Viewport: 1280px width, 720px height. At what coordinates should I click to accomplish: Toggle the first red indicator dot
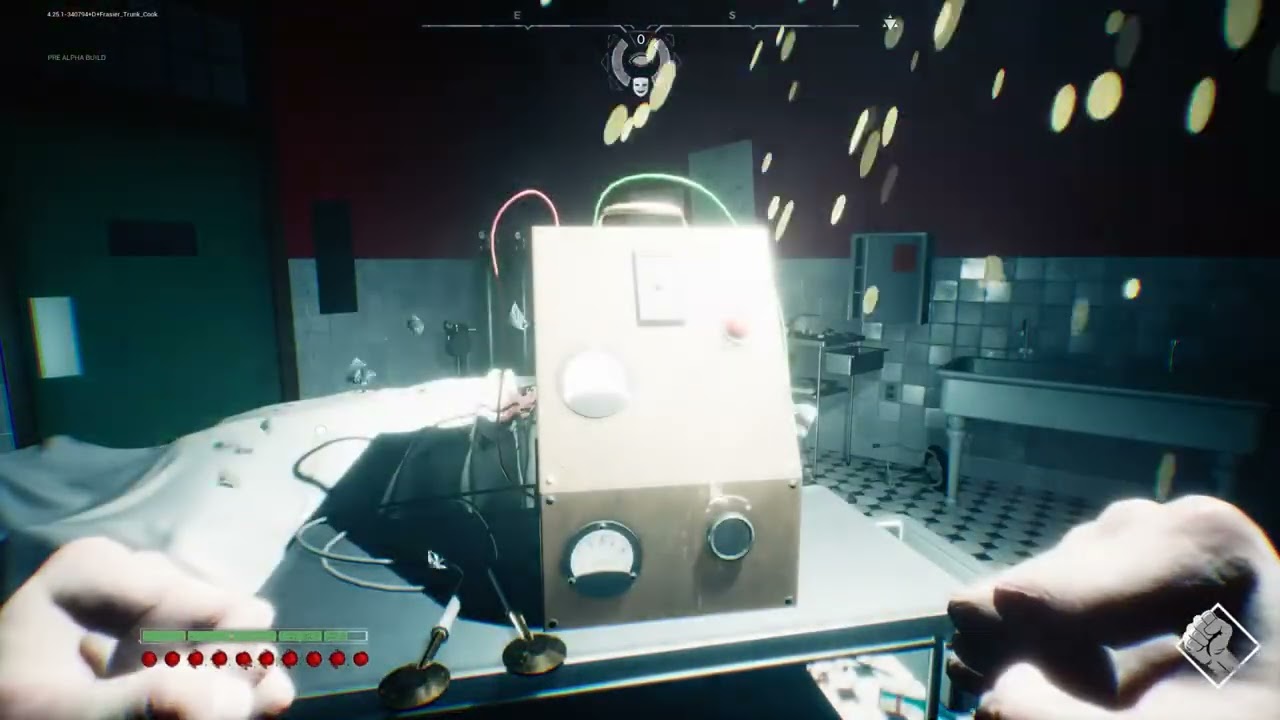149,659
